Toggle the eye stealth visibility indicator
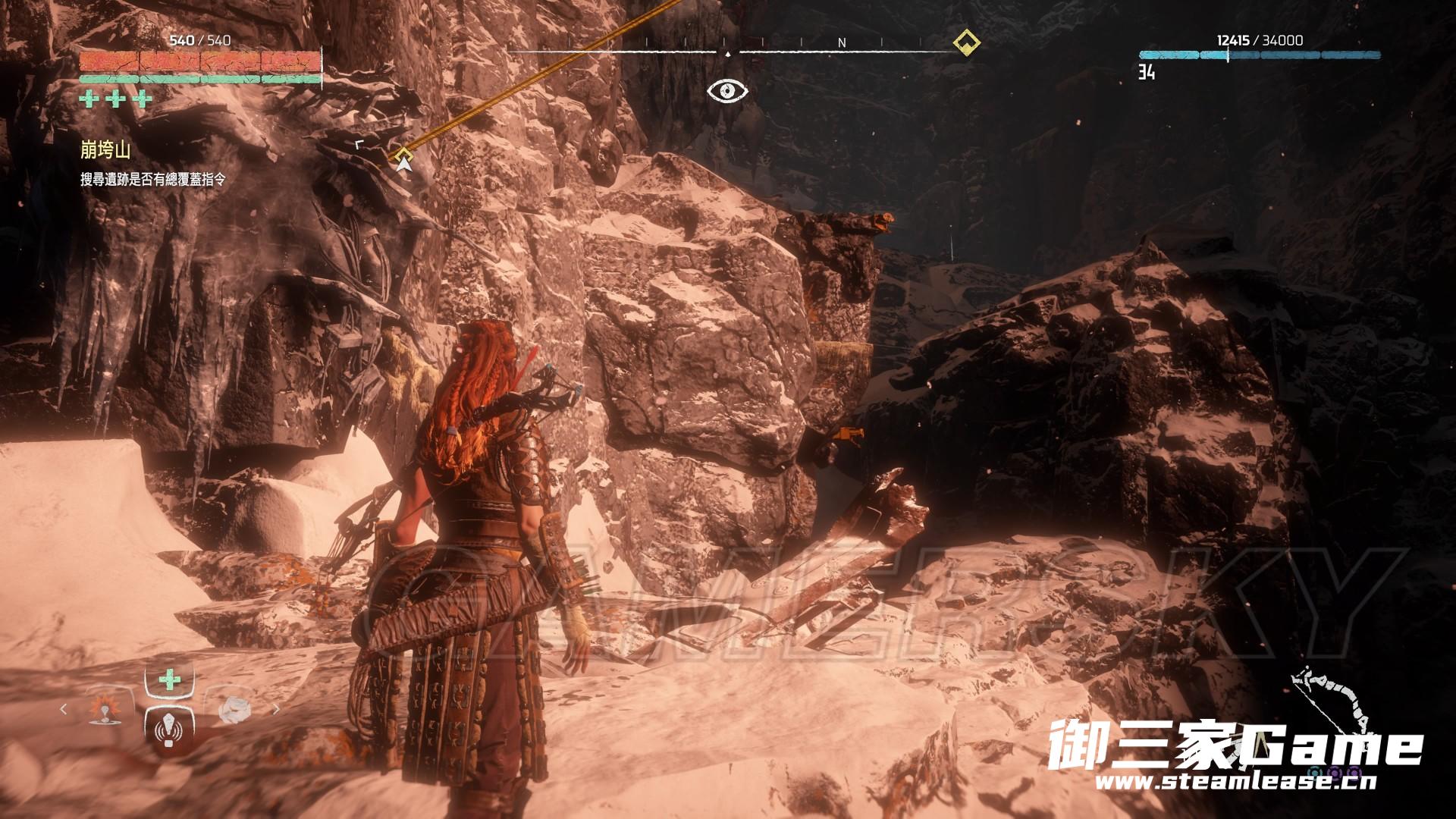Screen dimensions: 1456x819 click(x=727, y=92)
